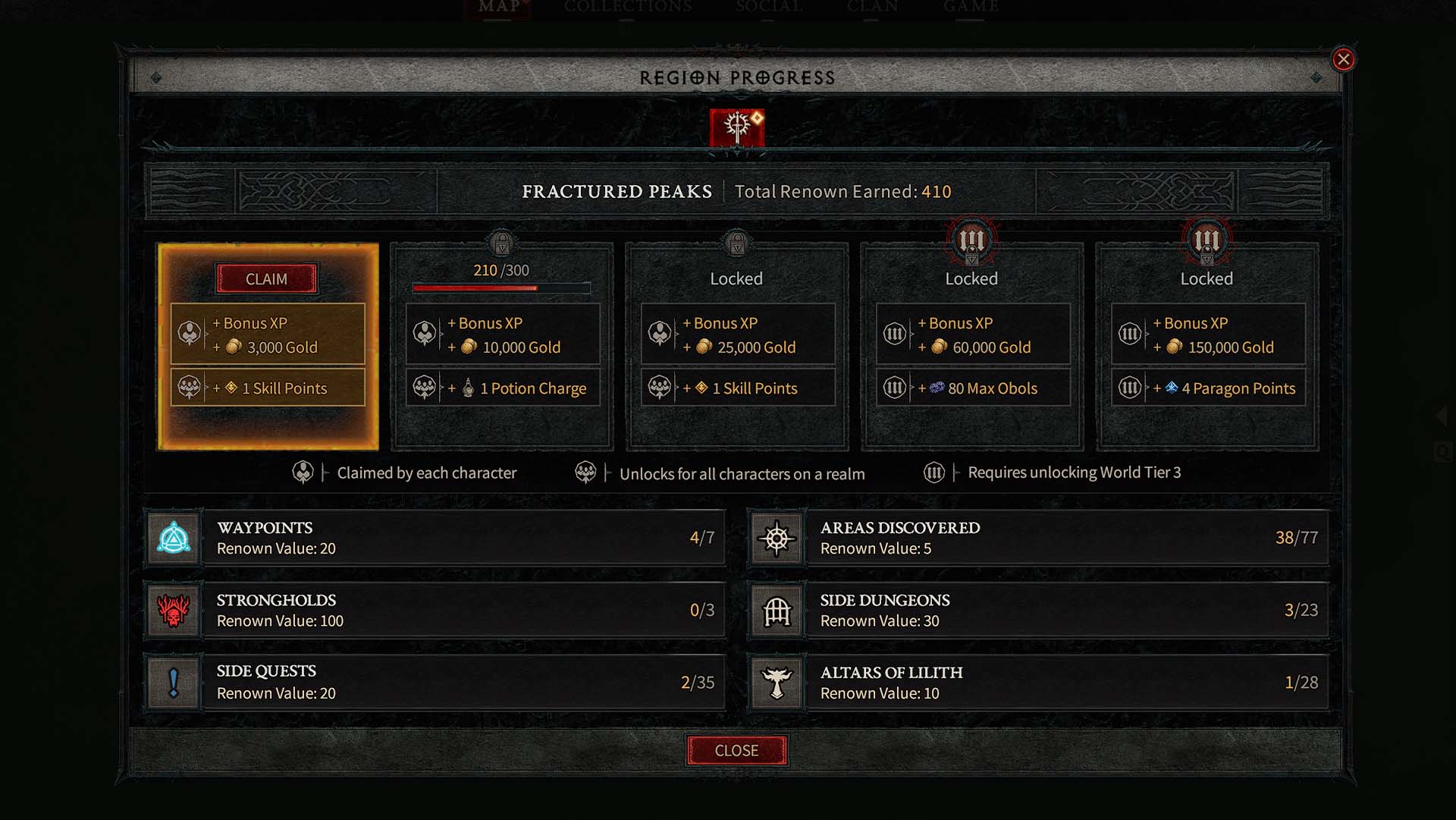The width and height of the screenshot is (1456, 820).
Task: Select the Strongholds red skull icon
Action: tap(173, 610)
